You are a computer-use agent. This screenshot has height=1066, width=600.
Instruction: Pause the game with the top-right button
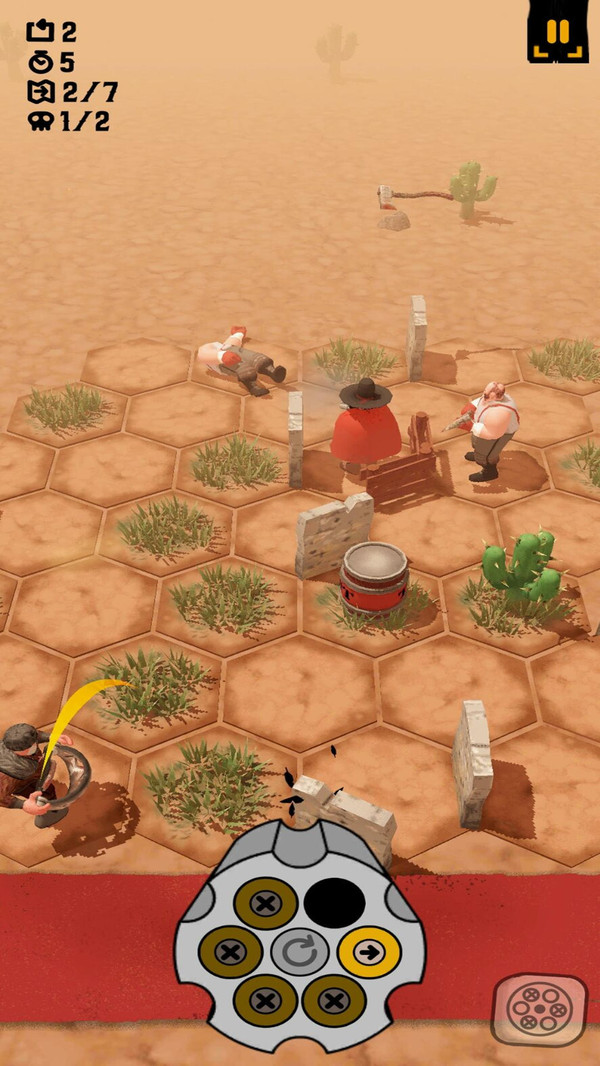[x=558, y=31]
